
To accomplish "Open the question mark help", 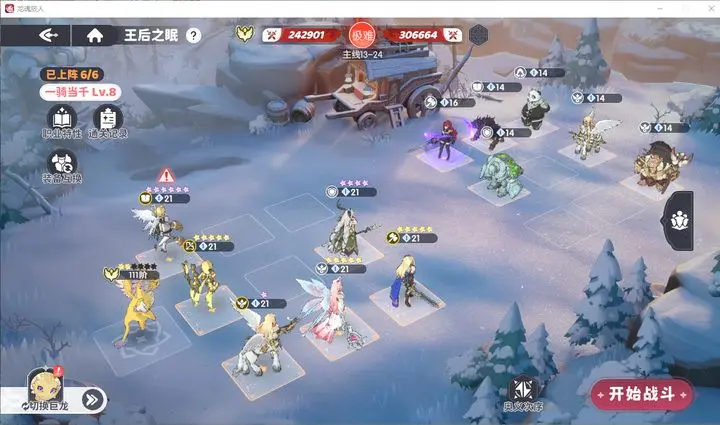I will [x=193, y=35].
